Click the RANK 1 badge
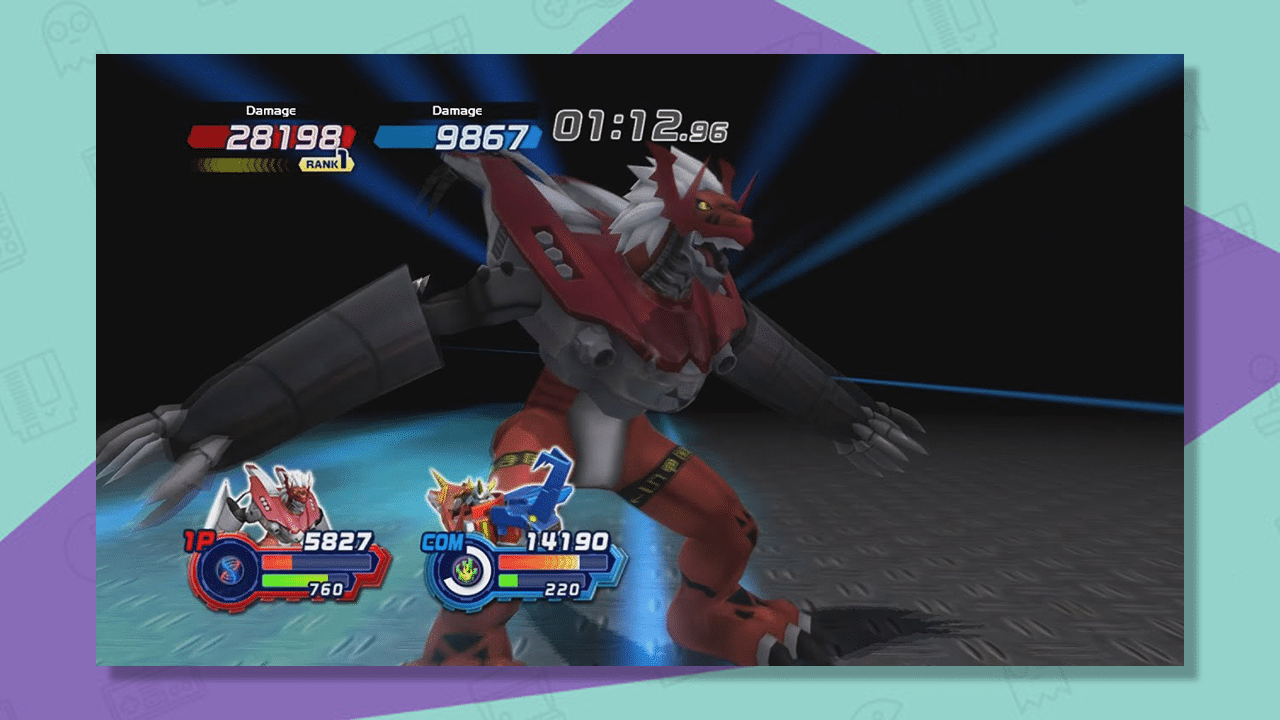This screenshot has height=720, width=1280. (x=324, y=163)
